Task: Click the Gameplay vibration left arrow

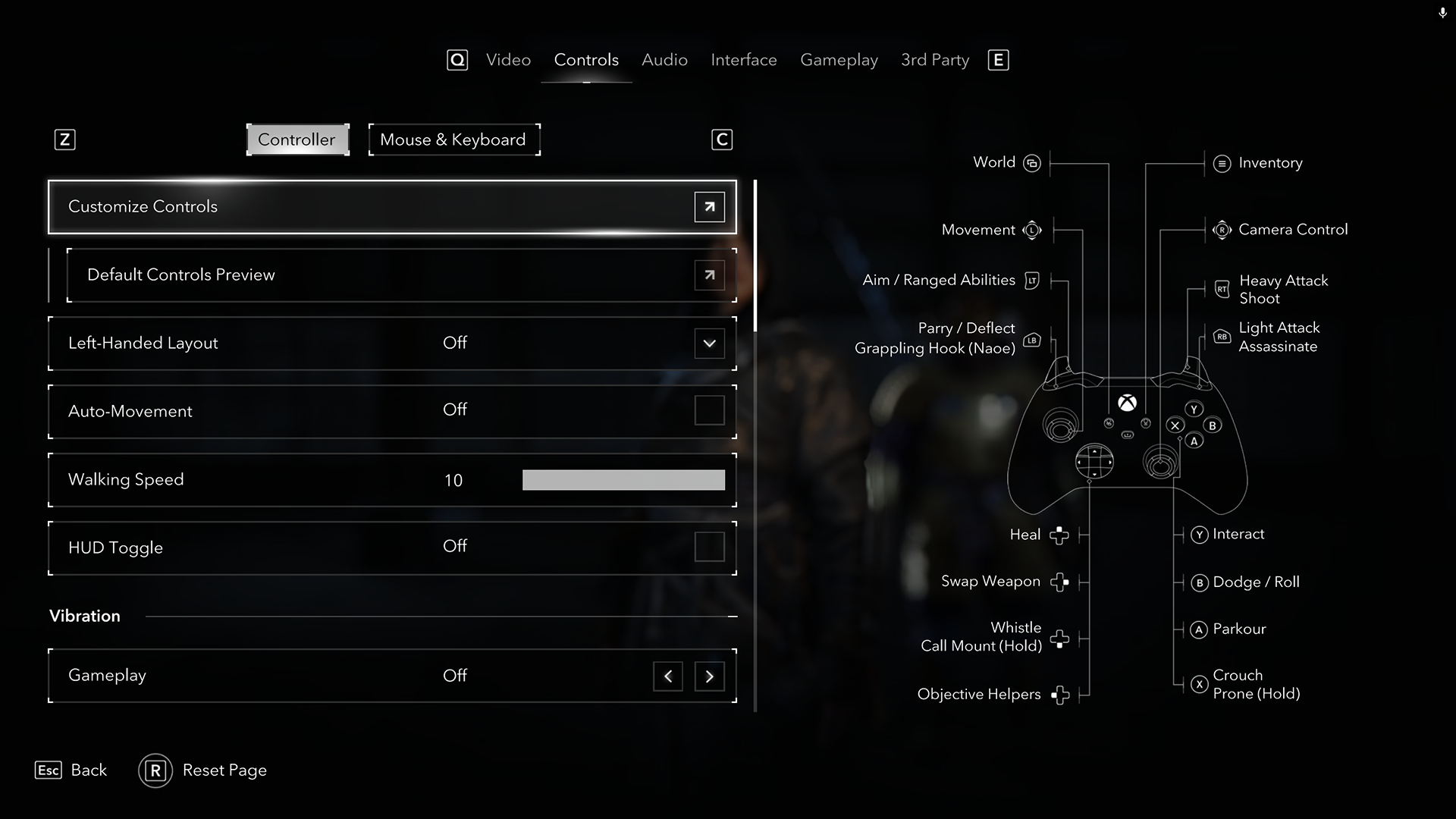Action: click(667, 676)
